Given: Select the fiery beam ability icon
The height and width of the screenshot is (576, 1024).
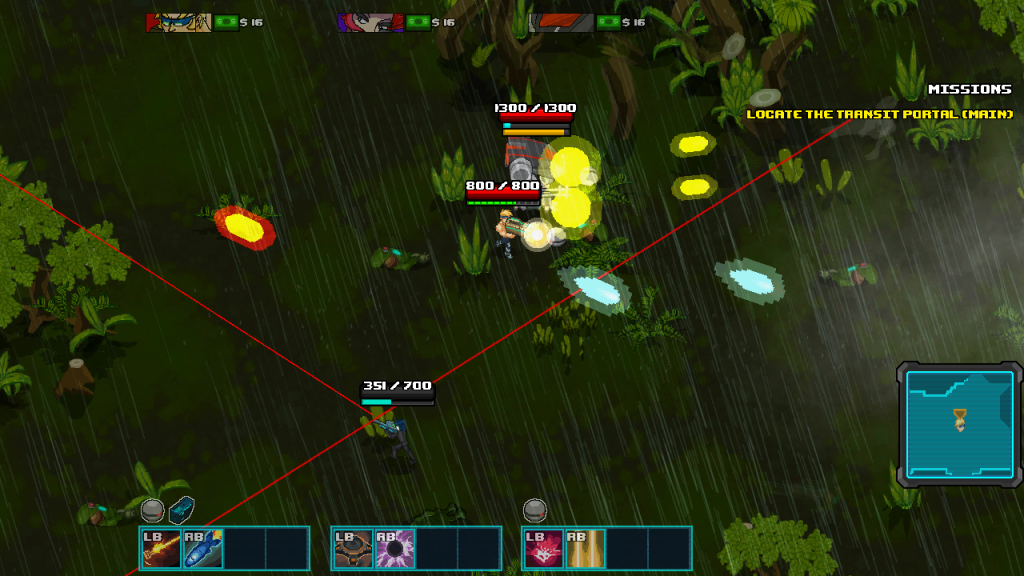Looking at the screenshot, I should click(161, 548).
